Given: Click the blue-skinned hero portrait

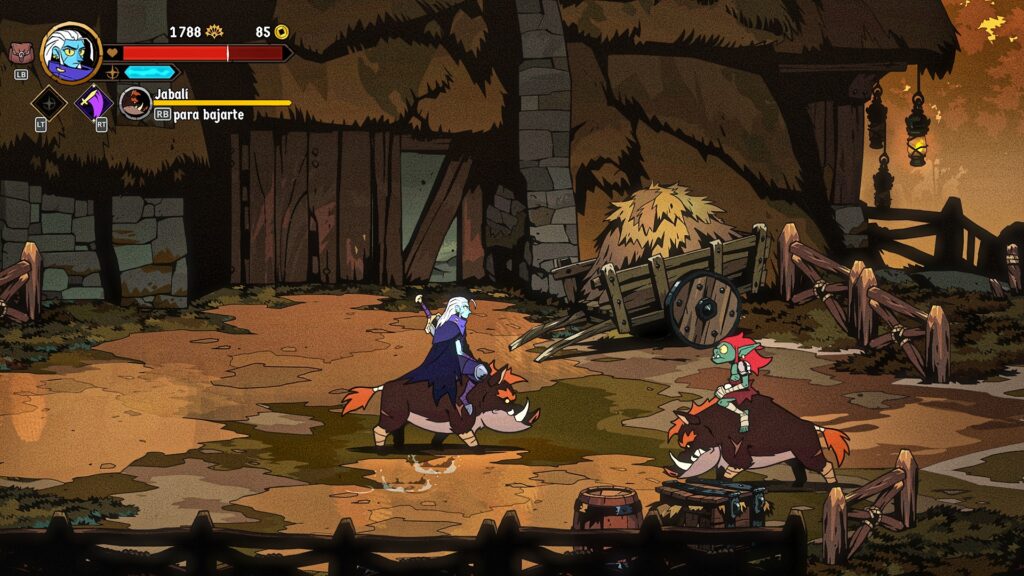Looking at the screenshot, I should [x=71, y=53].
